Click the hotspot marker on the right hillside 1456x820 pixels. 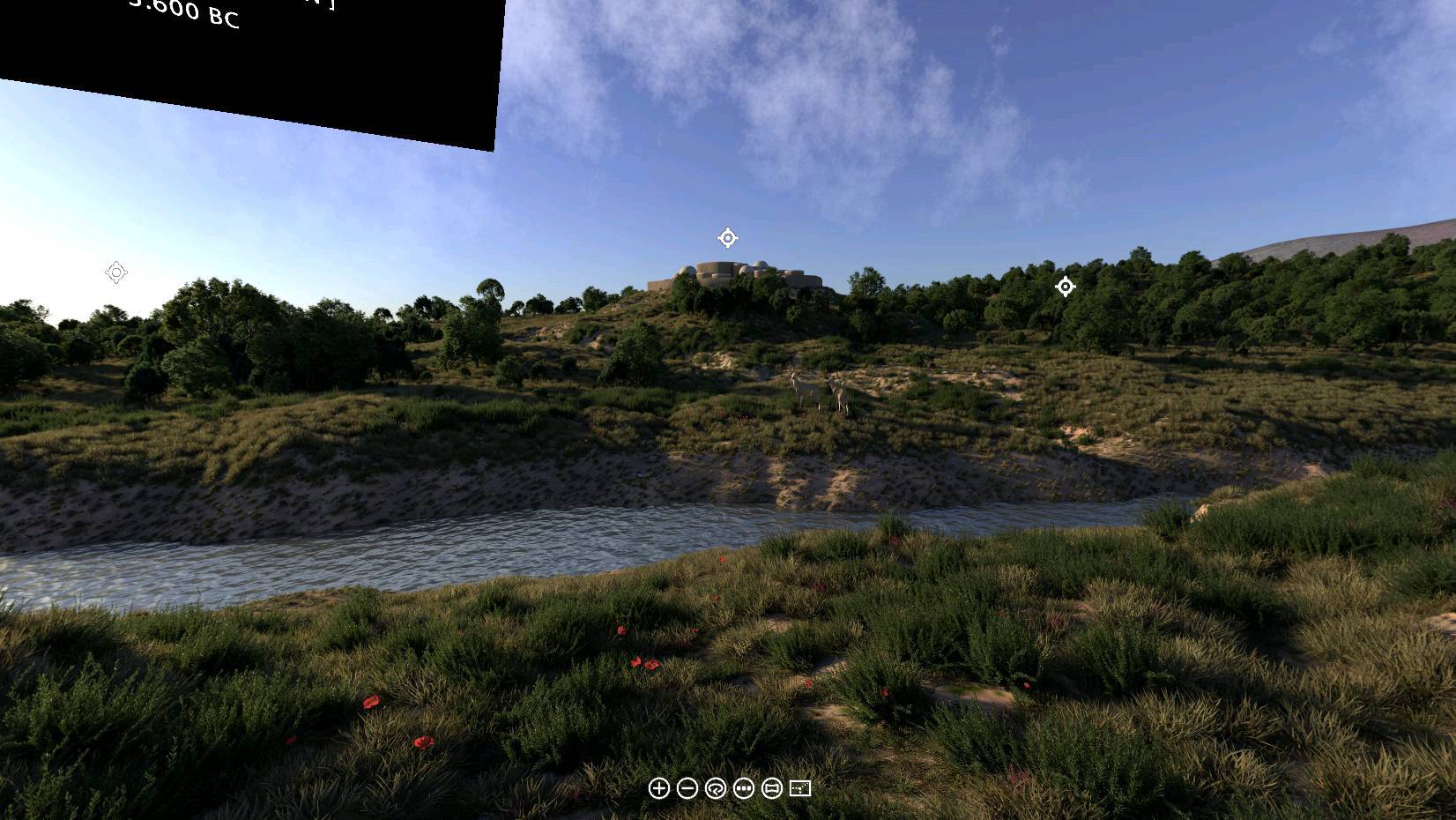click(1065, 287)
